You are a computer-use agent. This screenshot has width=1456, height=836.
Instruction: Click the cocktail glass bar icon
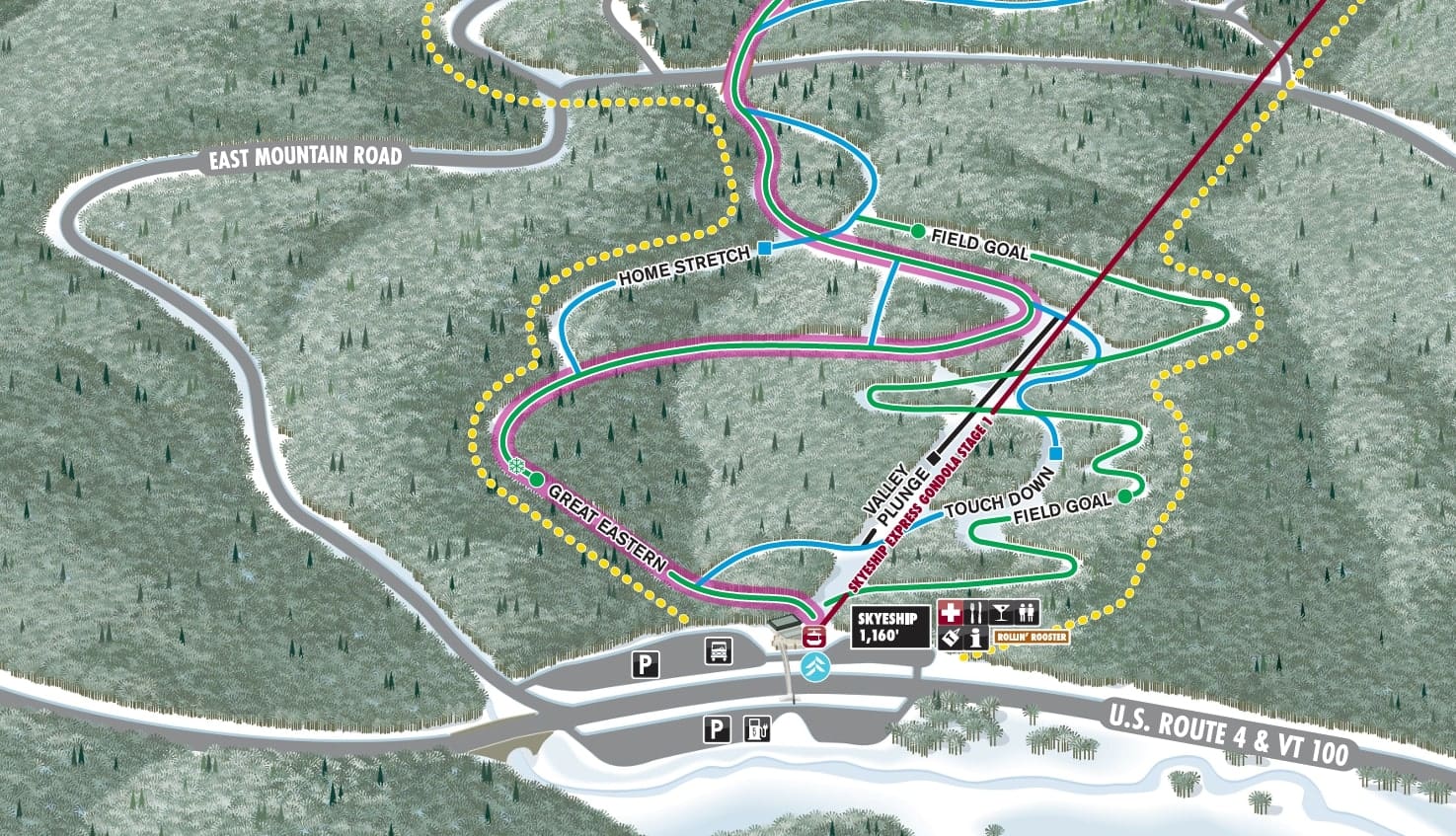[1001, 612]
